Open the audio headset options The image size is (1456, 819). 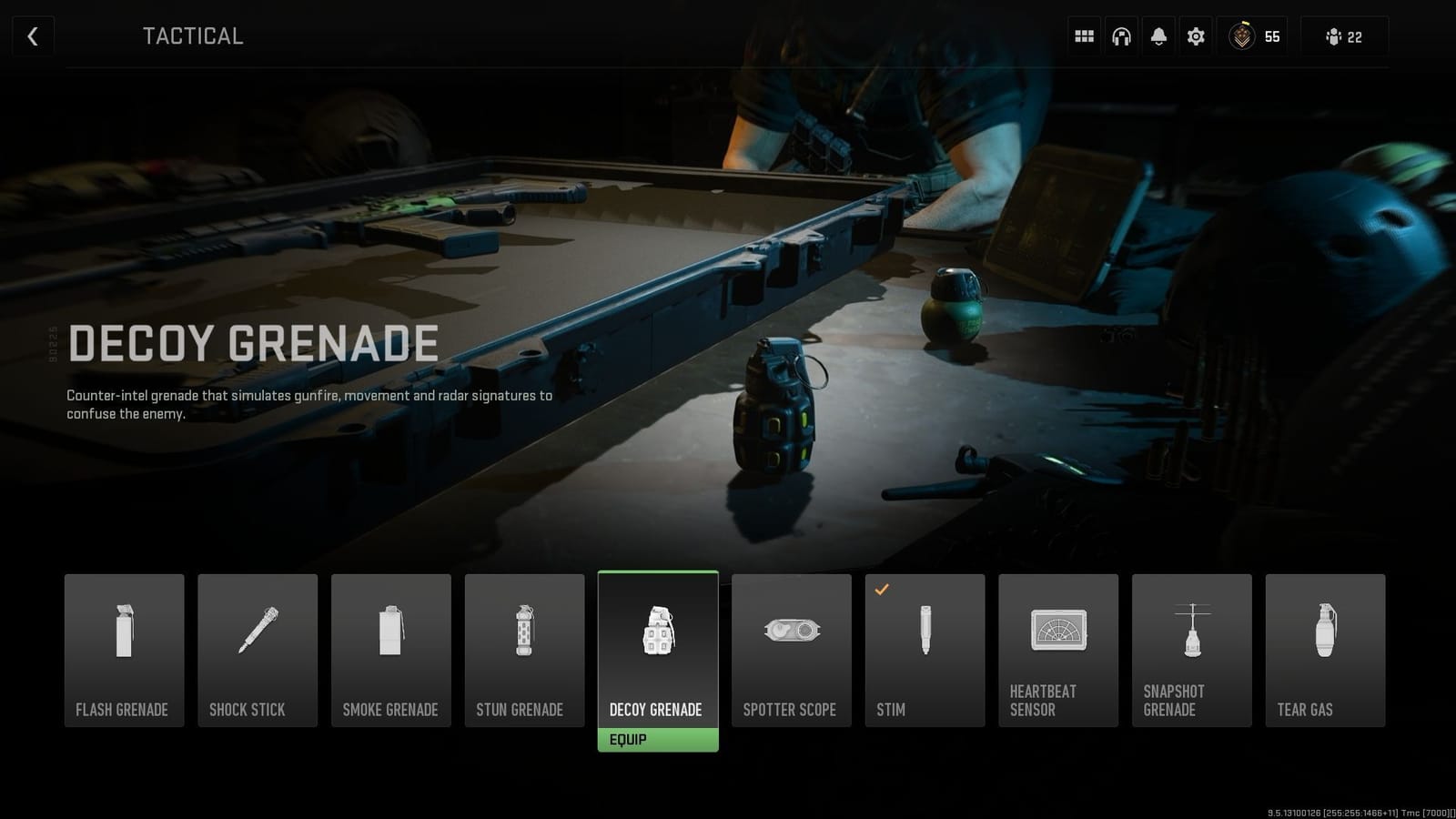click(1121, 36)
